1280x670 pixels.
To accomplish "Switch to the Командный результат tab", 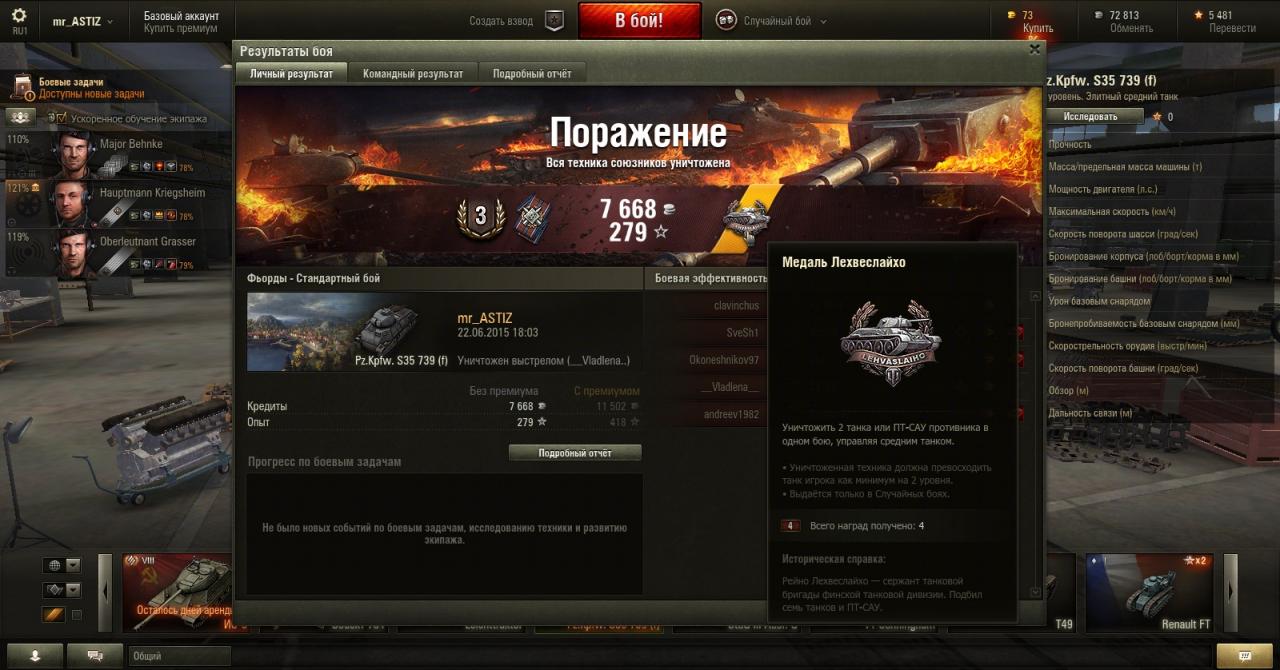I will pos(413,74).
